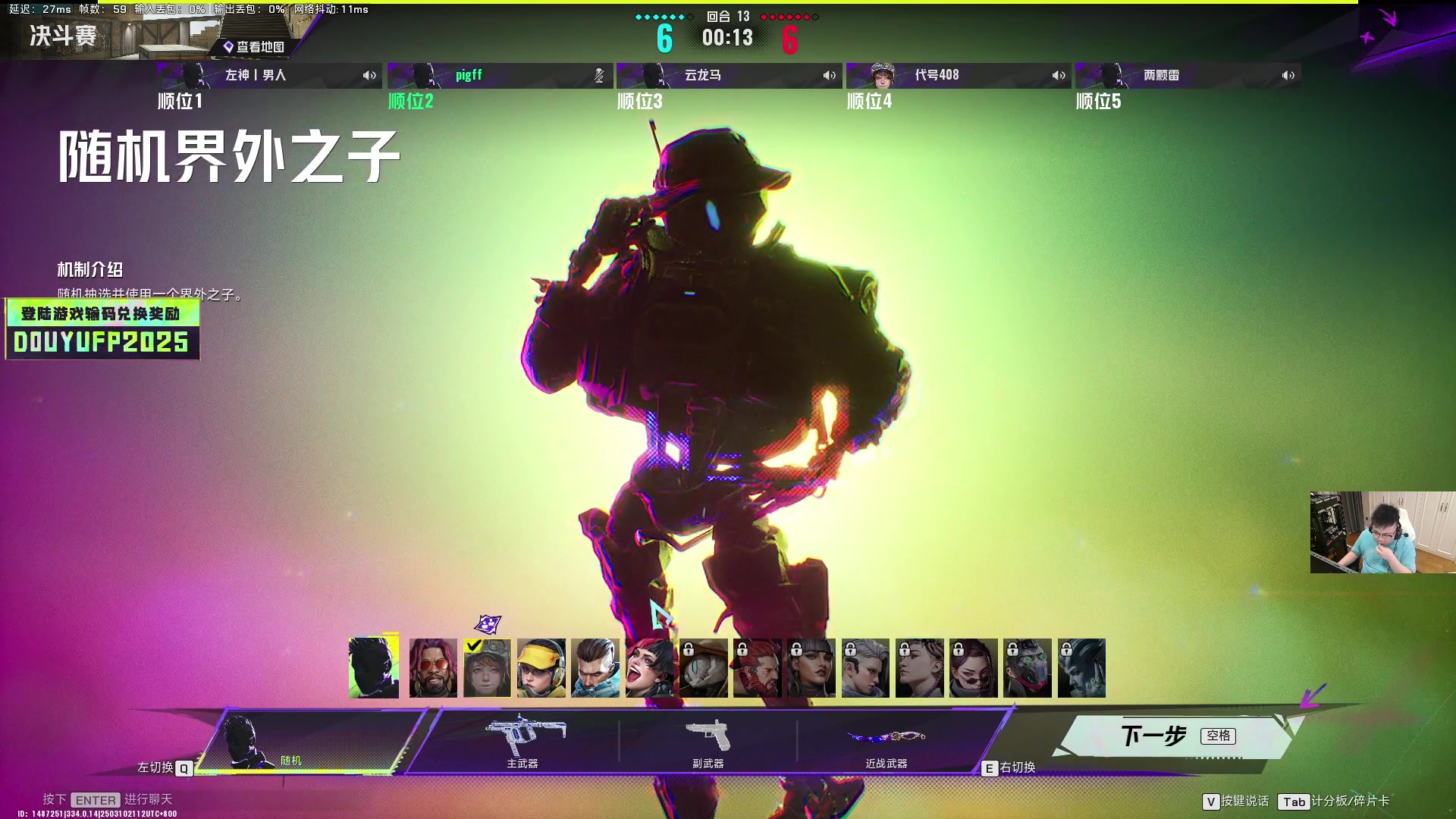The width and height of the screenshot is (1456, 819).
Task: Open the map view (查看地图)
Action: pos(253,47)
